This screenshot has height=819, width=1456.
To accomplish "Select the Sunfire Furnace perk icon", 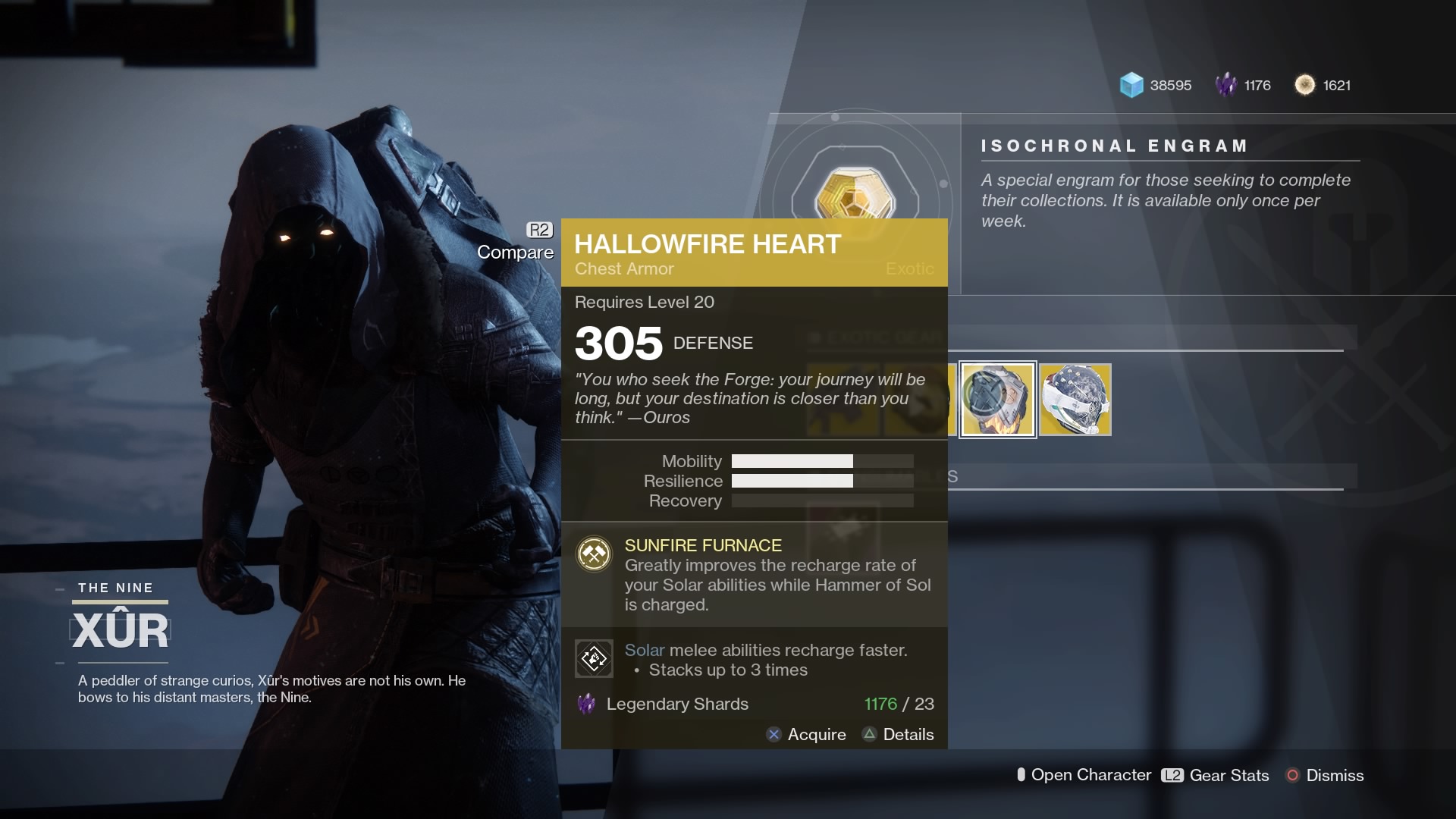I will pyautogui.click(x=594, y=554).
